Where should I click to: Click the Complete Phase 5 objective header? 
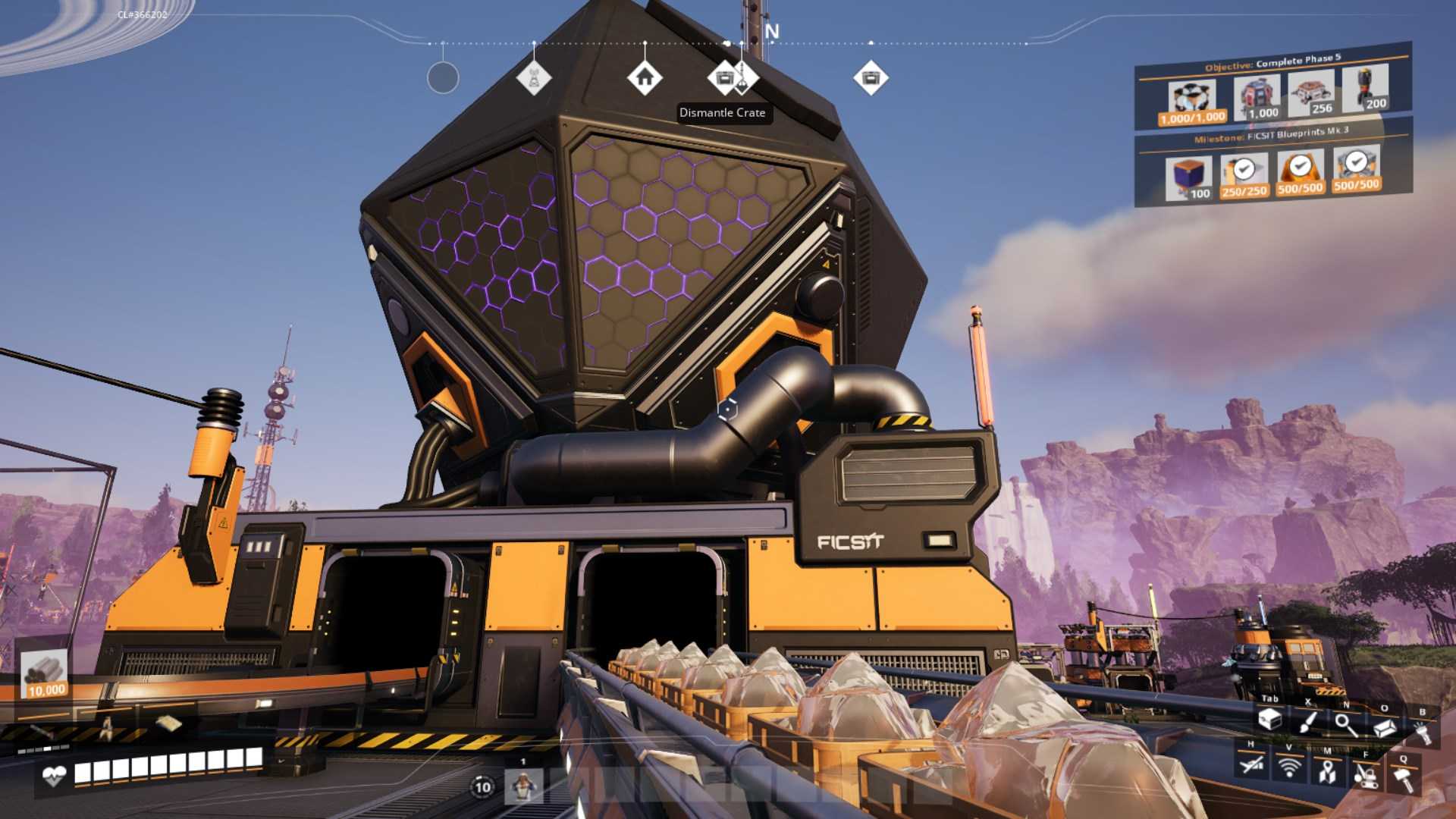point(1272,62)
